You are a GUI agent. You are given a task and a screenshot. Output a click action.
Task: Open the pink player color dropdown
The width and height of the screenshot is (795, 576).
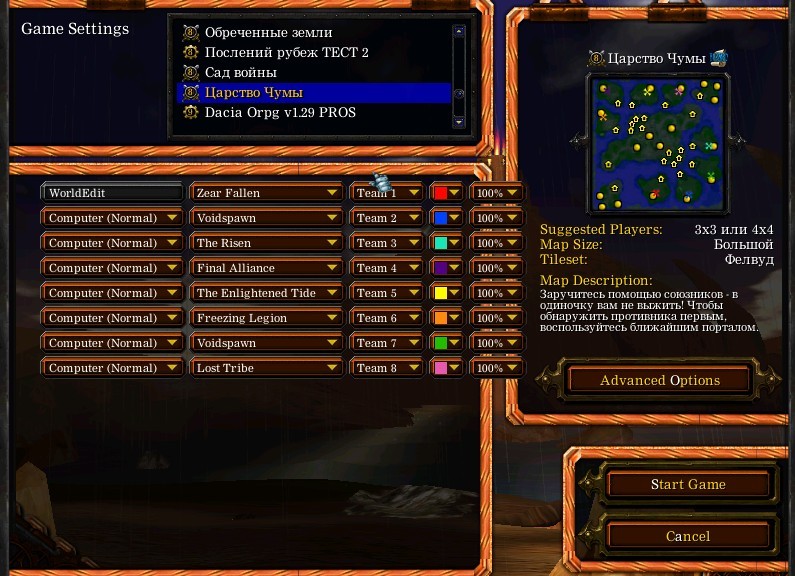[x=446, y=368]
